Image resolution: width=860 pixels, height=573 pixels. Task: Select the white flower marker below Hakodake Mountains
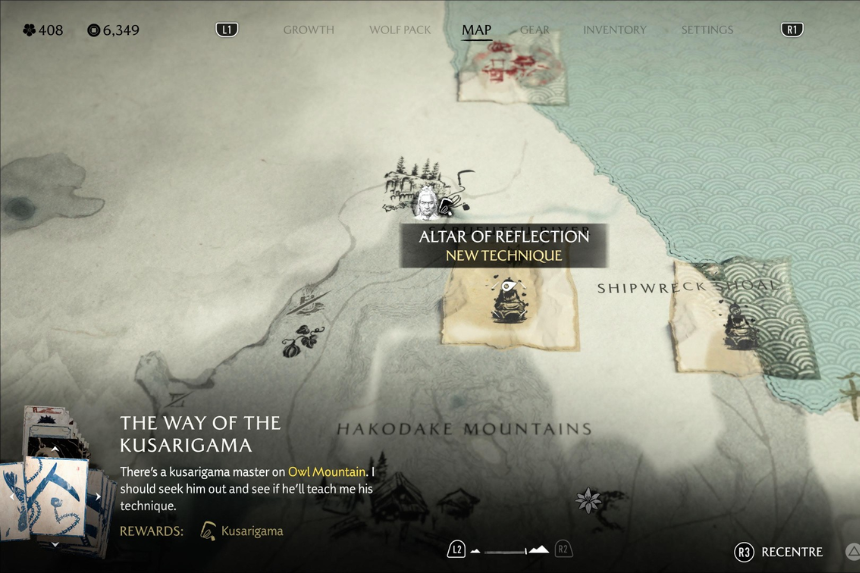589,500
